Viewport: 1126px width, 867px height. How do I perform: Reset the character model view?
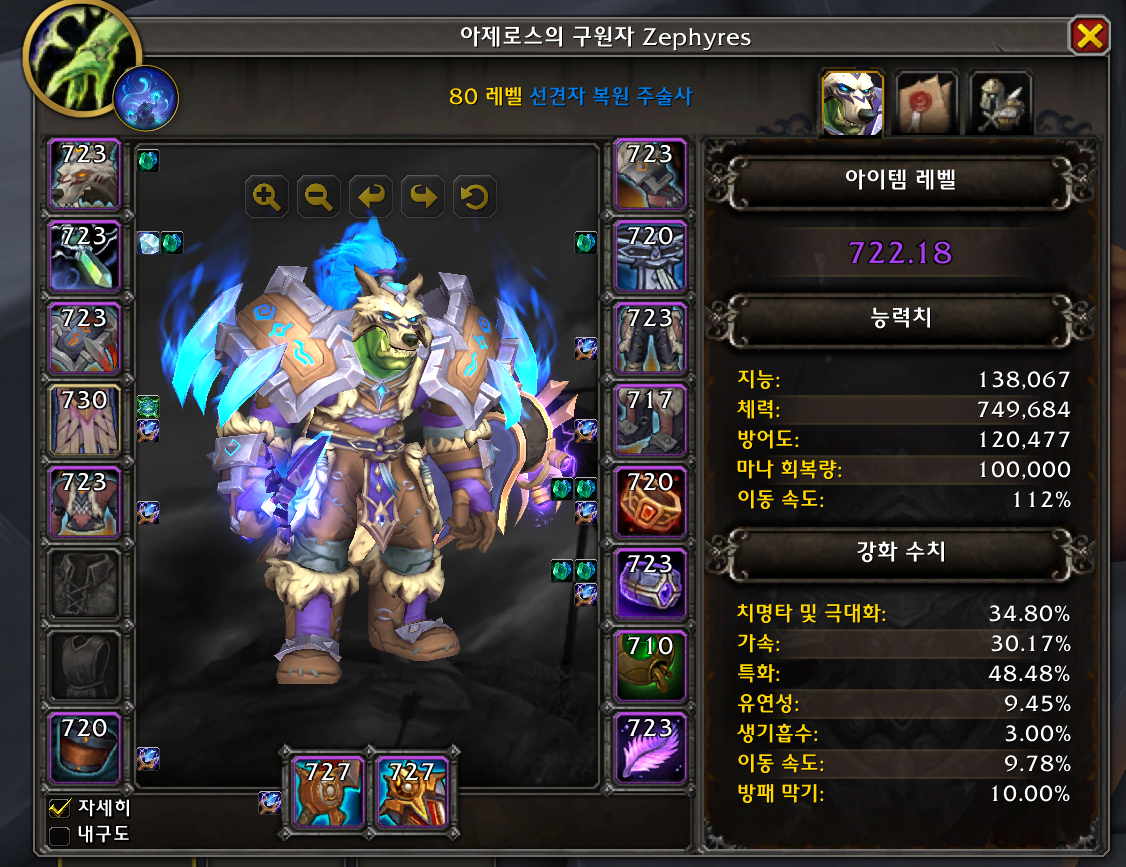coord(475,197)
